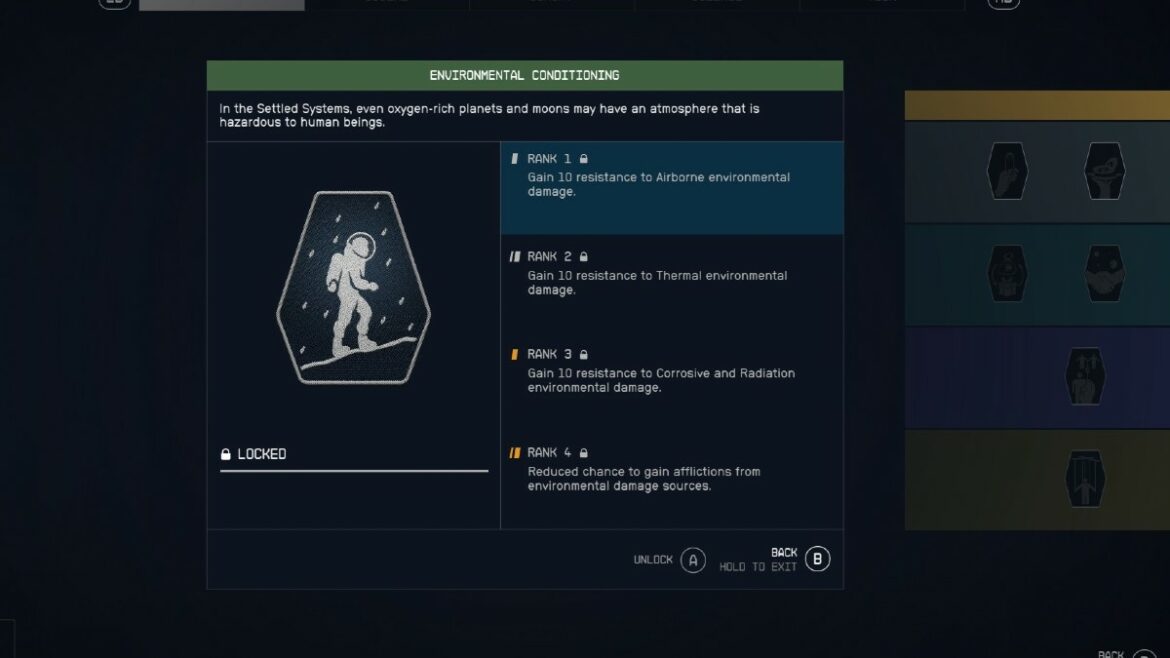The image size is (1170, 658).
Task: Choose the handshake skill badge
Action: coord(1105,273)
